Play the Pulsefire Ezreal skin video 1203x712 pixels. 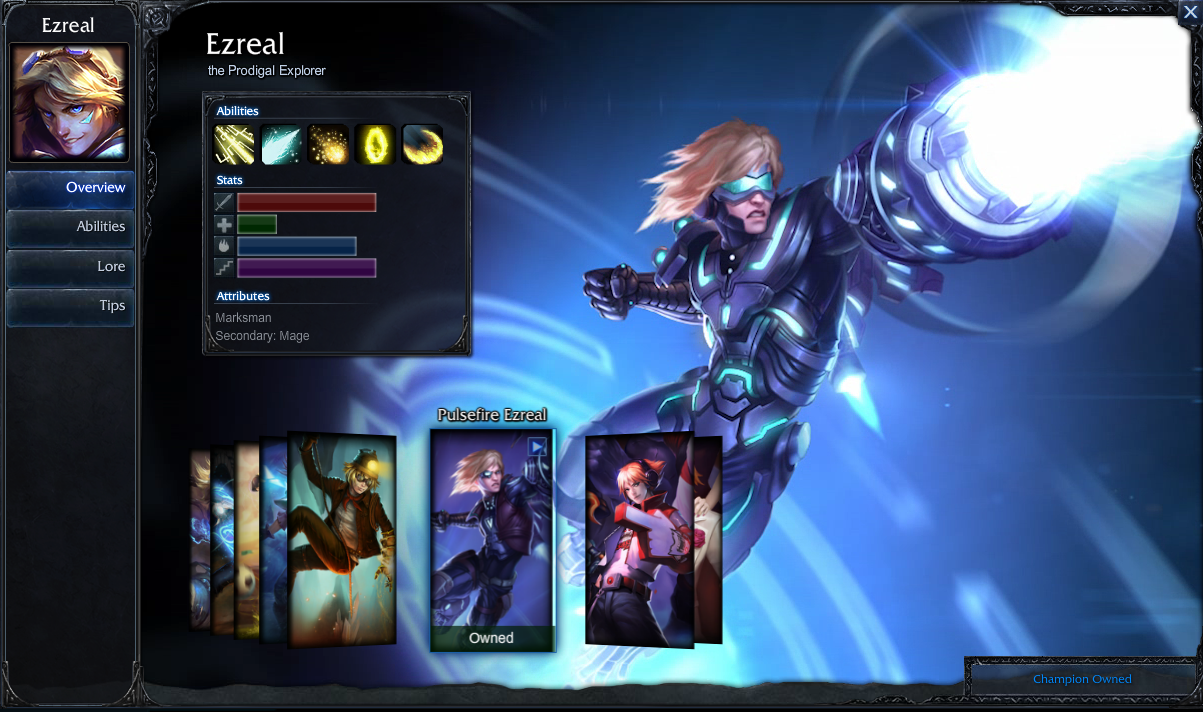(538, 446)
